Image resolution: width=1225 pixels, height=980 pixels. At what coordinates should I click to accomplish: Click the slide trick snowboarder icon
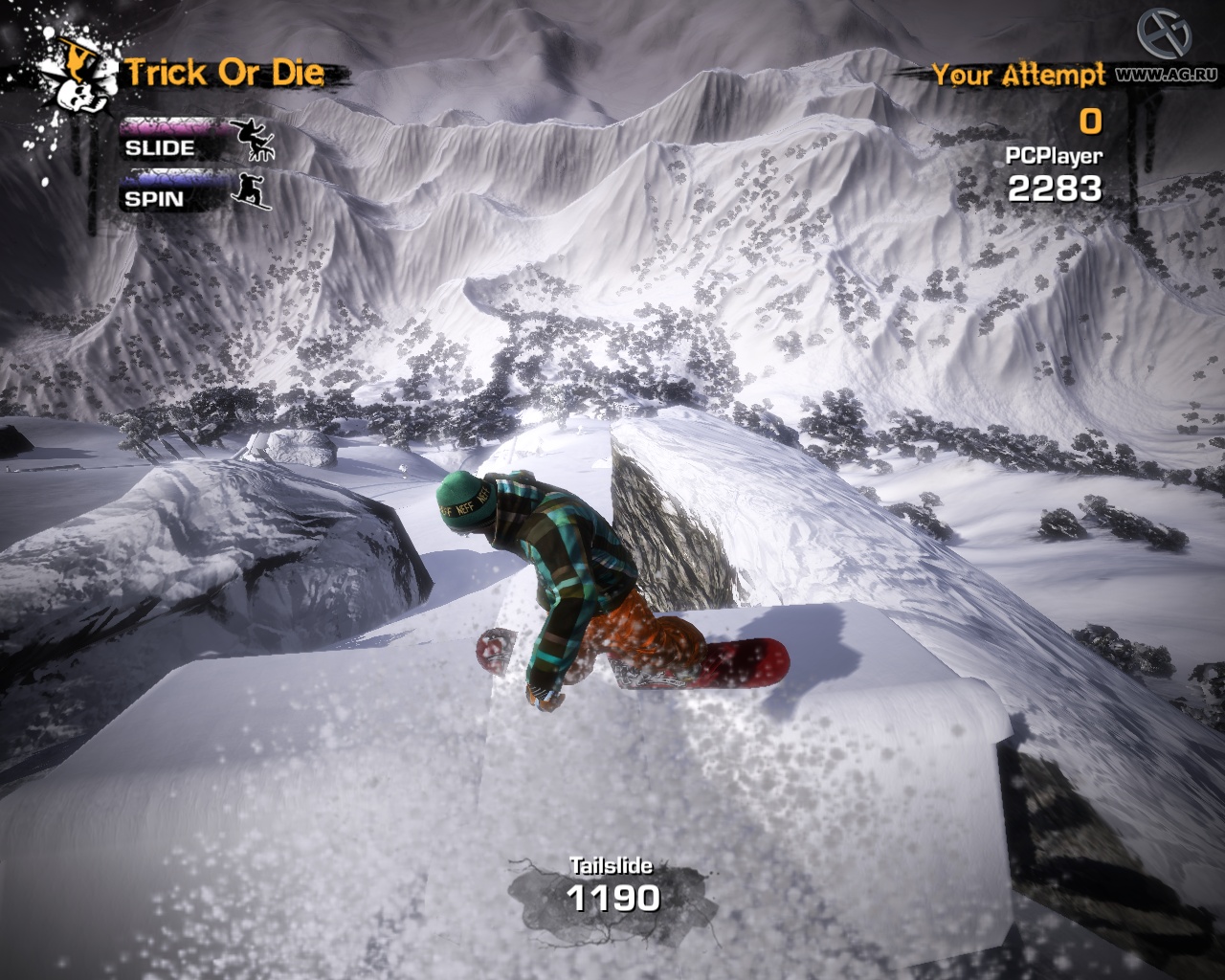(255, 140)
